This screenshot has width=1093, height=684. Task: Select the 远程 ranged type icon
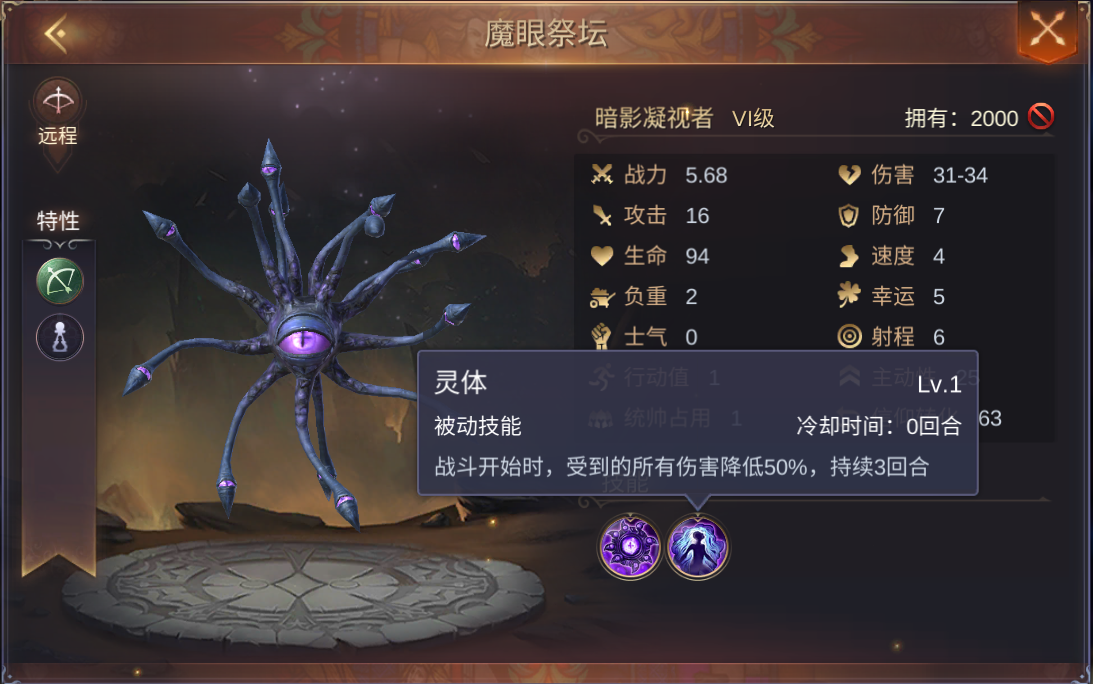pos(58,101)
